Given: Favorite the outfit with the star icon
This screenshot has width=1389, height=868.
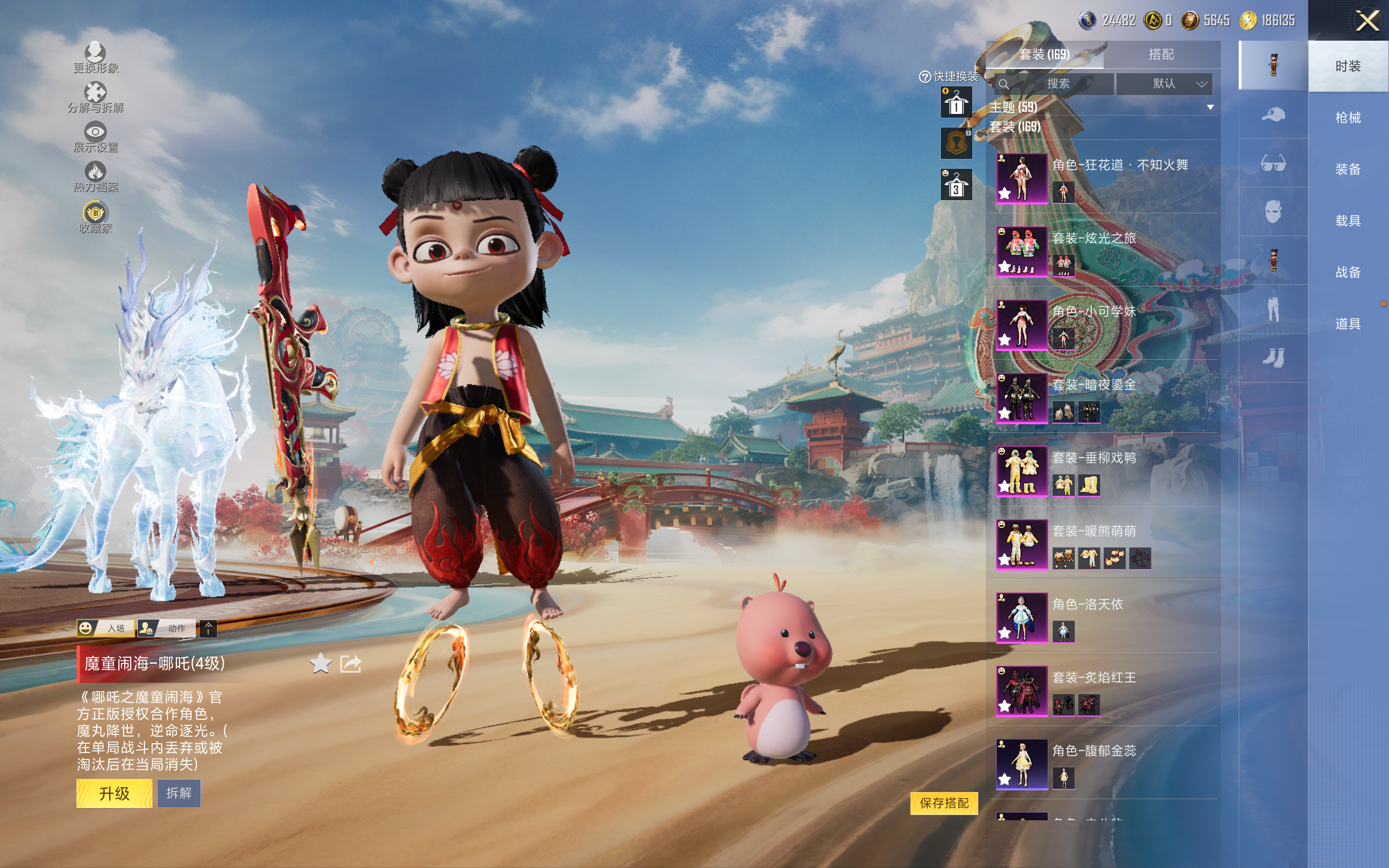Looking at the screenshot, I should click(320, 664).
